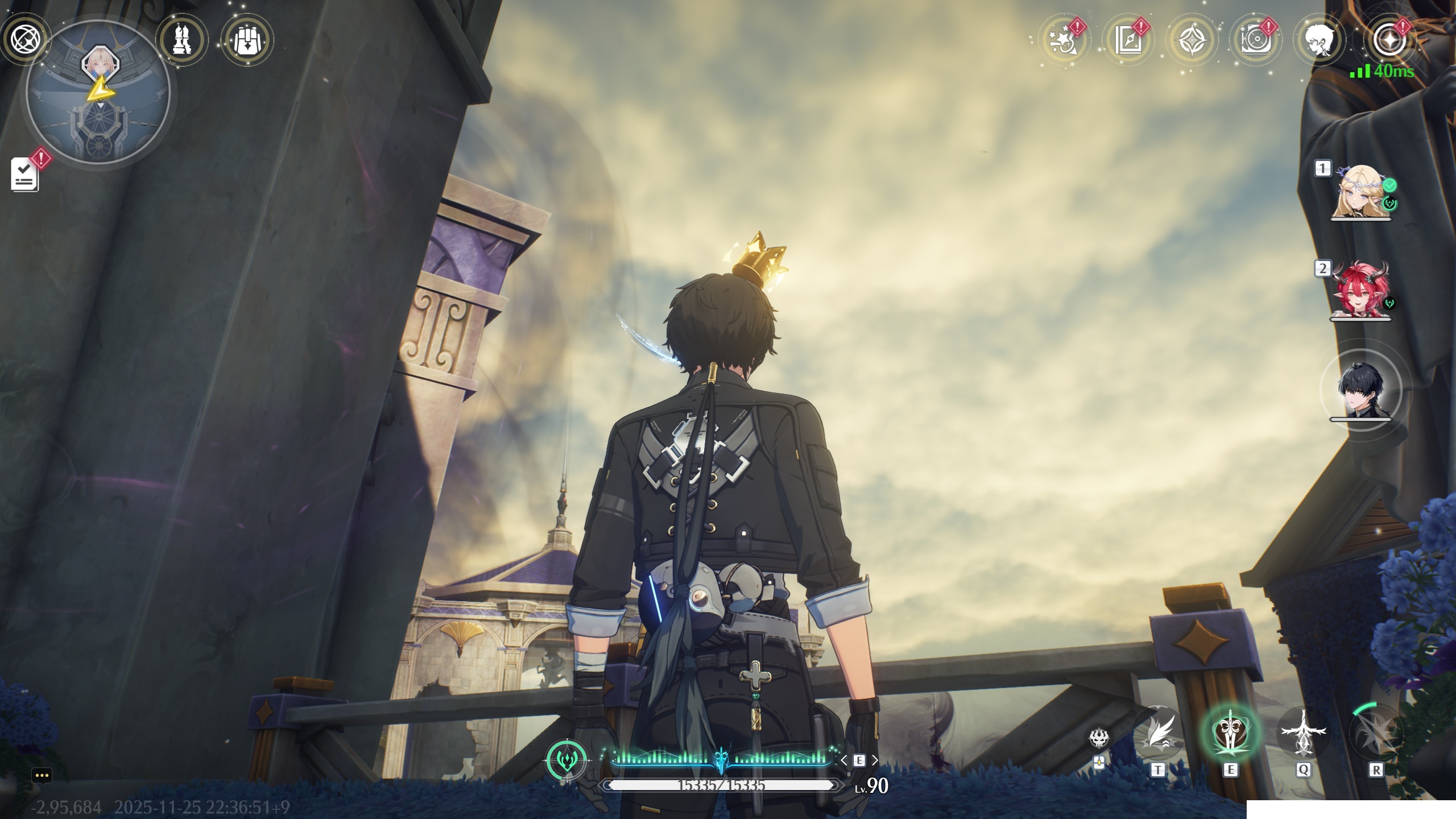Select the active black-haired character portrait
This screenshot has width=1456, height=819.
[x=1362, y=390]
